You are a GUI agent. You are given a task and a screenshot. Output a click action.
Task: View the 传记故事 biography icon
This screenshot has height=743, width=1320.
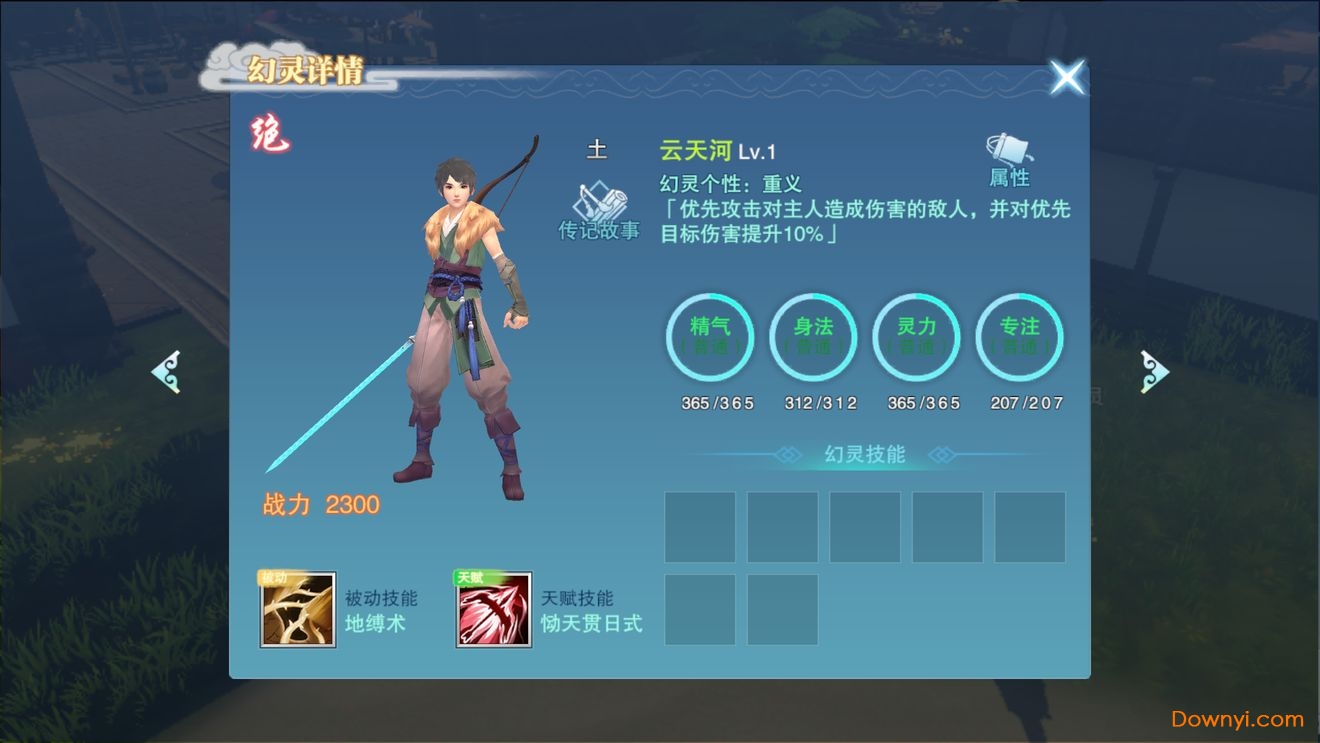(x=596, y=204)
